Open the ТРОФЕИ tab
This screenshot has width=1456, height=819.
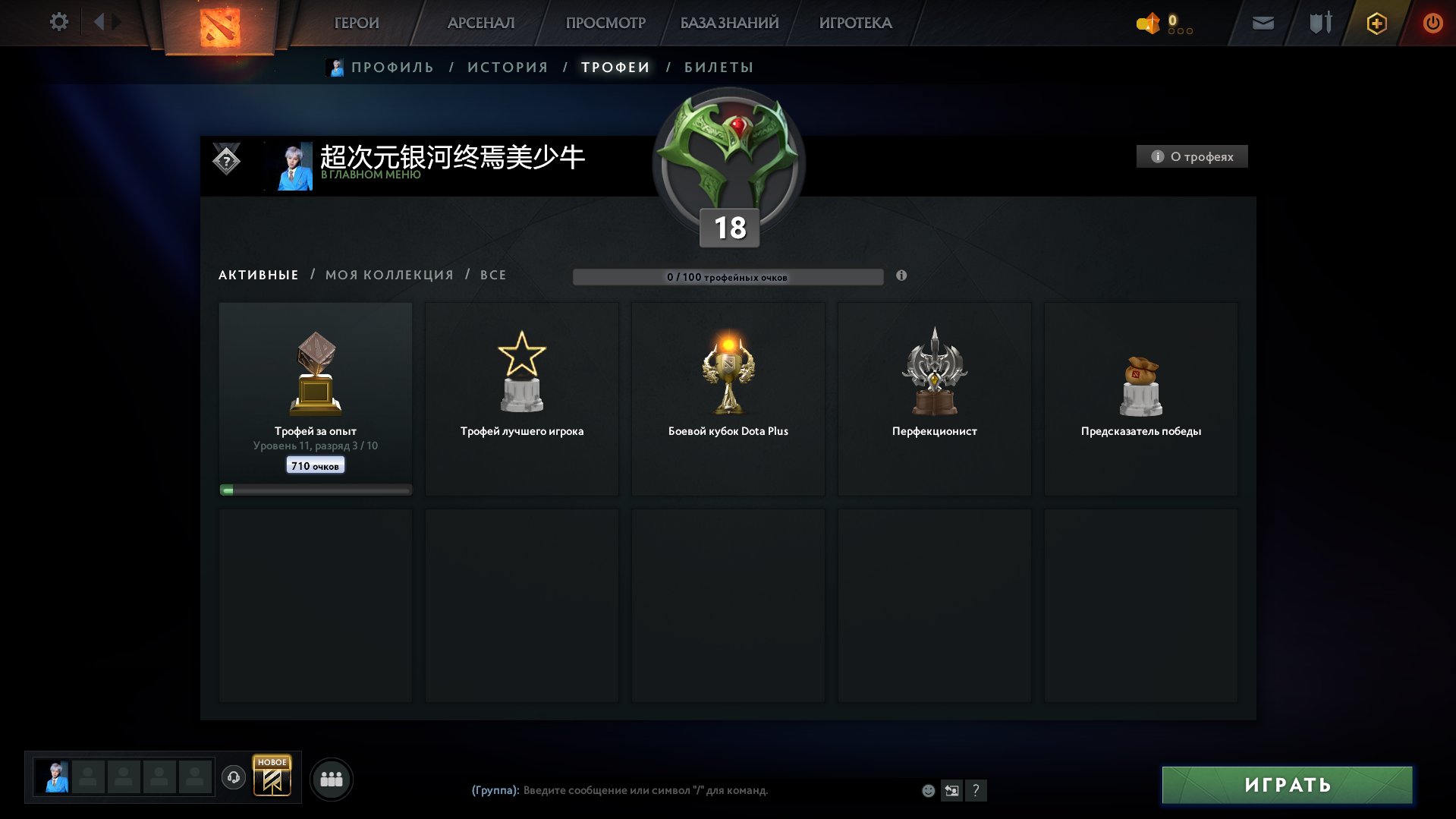[x=615, y=67]
